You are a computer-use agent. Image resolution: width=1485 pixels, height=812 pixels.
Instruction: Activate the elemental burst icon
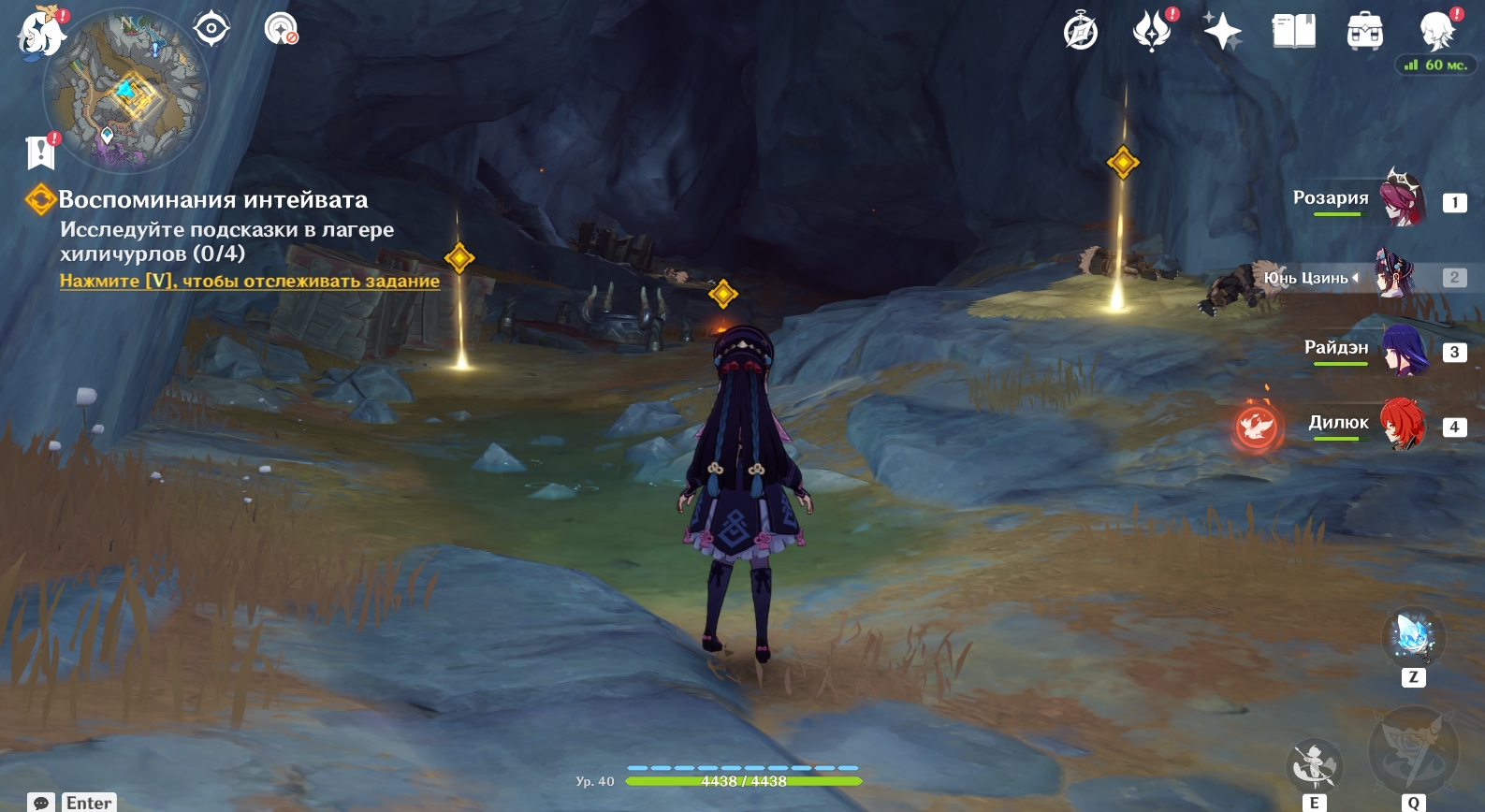click(1413, 751)
